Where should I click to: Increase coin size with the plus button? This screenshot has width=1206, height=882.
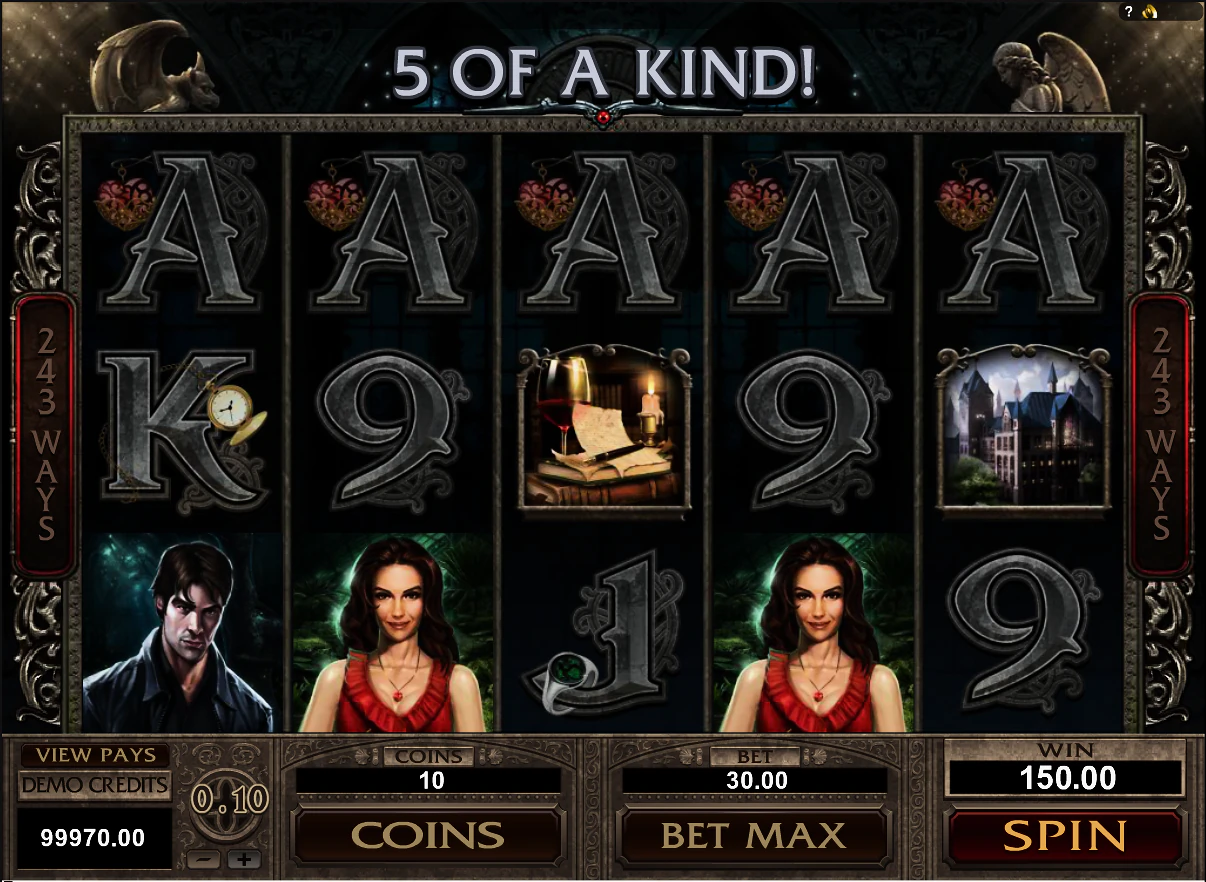[242, 858]
